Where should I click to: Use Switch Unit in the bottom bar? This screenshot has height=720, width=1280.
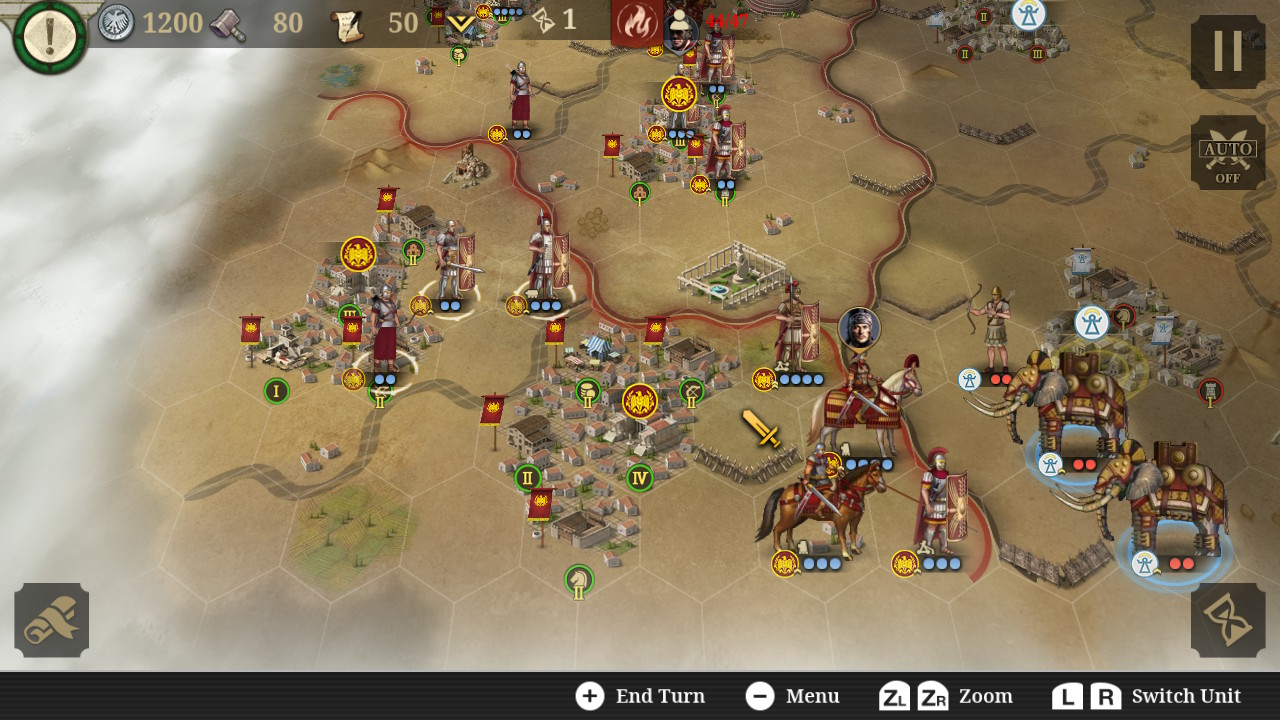coord(1186,696)
